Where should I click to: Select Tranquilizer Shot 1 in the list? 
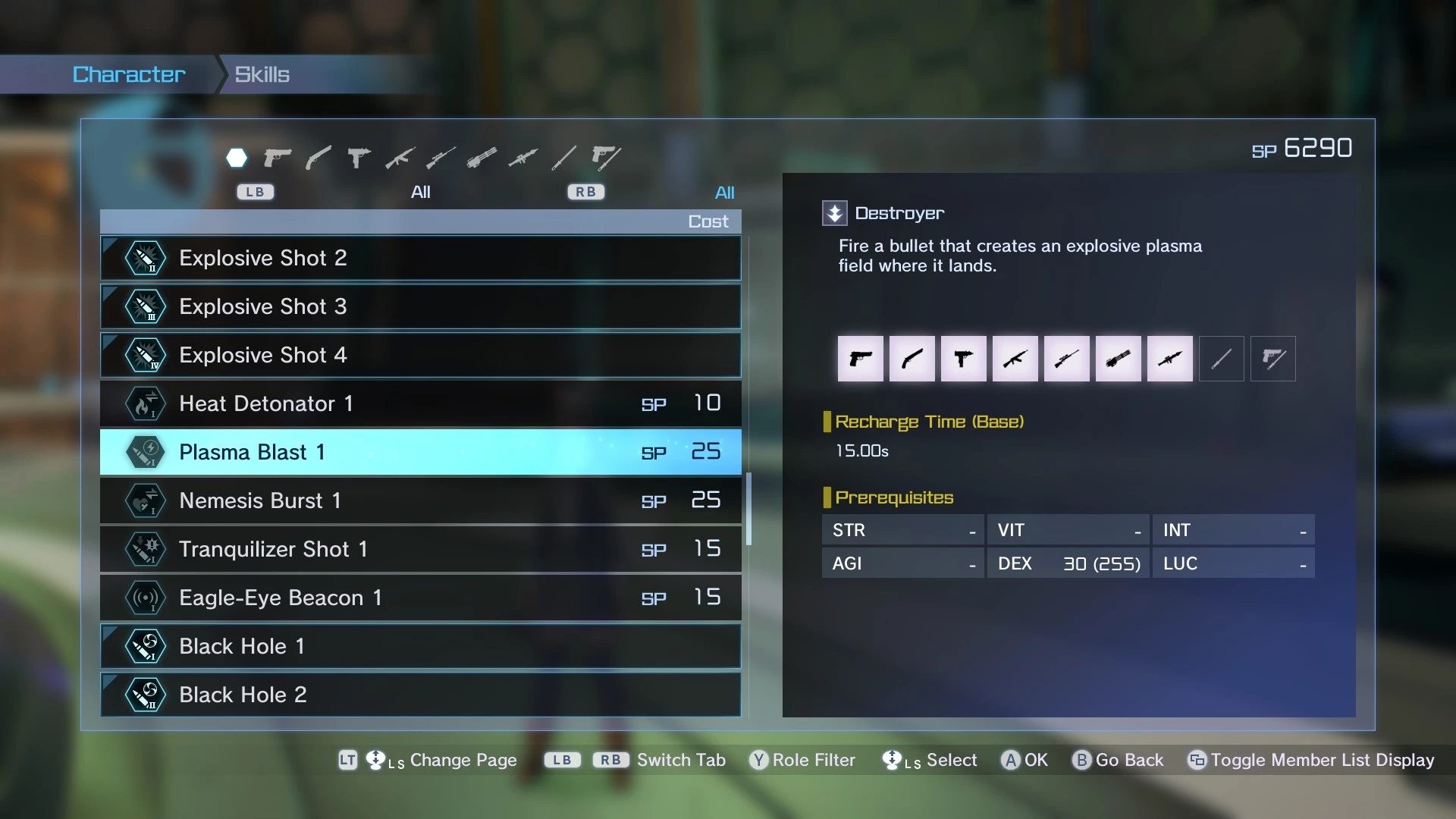tap(420, 549)
